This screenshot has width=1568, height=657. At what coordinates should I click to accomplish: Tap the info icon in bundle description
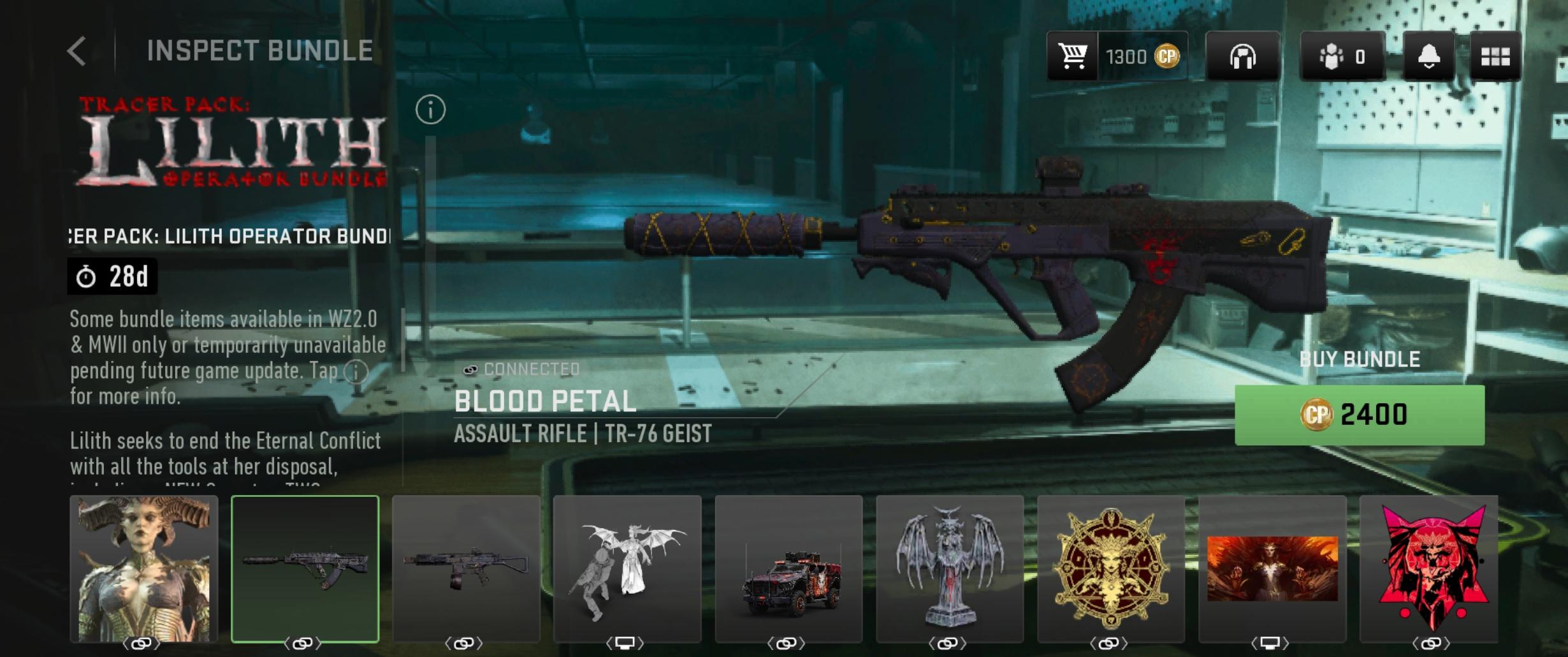point(356,371)
